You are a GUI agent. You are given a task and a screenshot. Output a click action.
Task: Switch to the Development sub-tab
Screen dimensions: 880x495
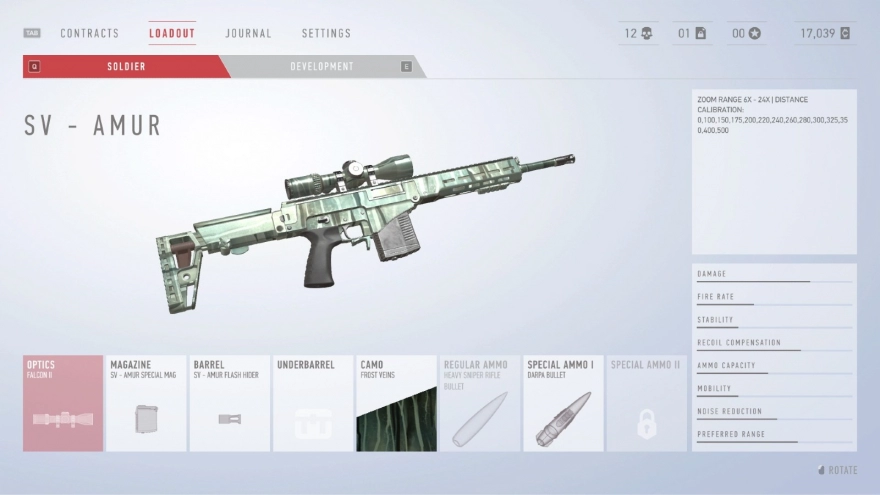(x=322, y=67)
